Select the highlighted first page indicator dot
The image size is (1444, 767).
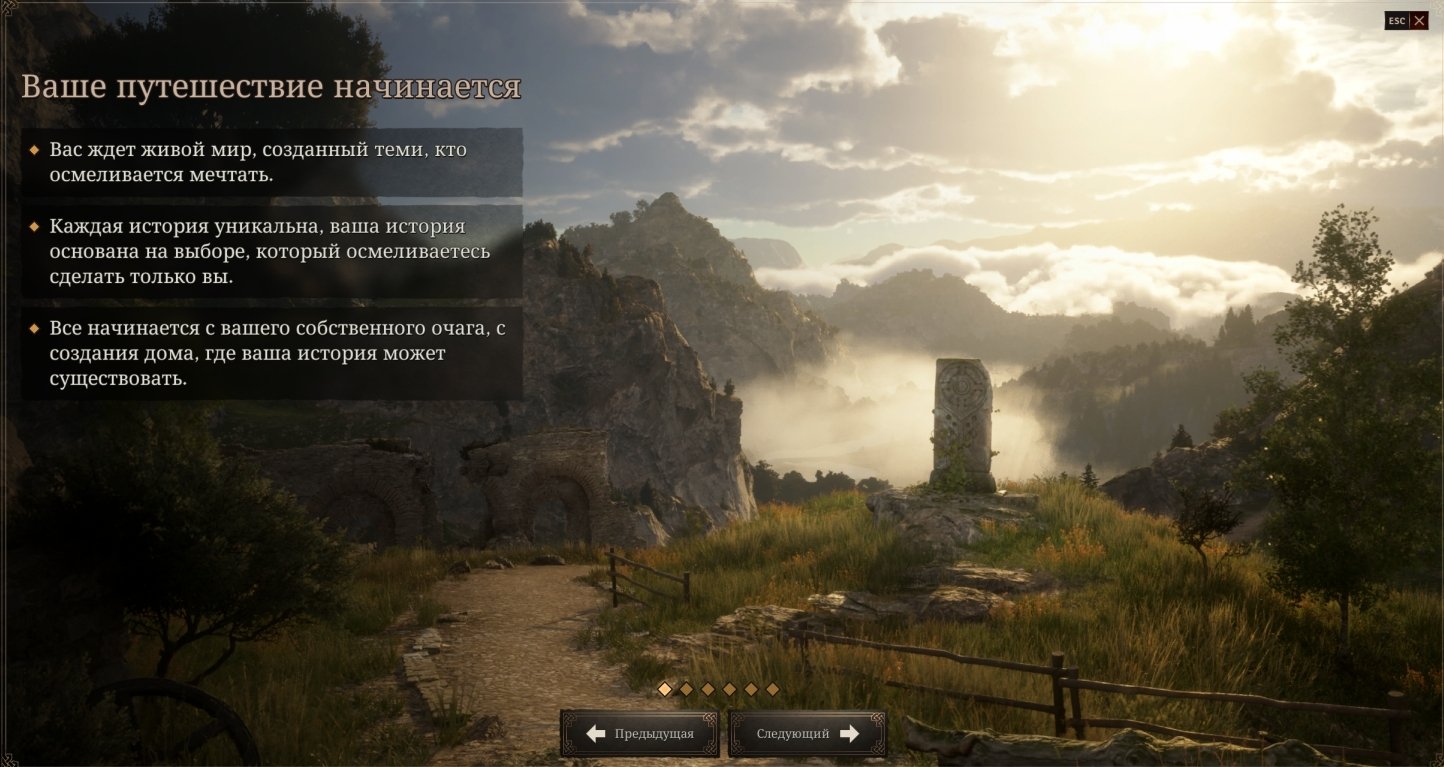point(665,689)
